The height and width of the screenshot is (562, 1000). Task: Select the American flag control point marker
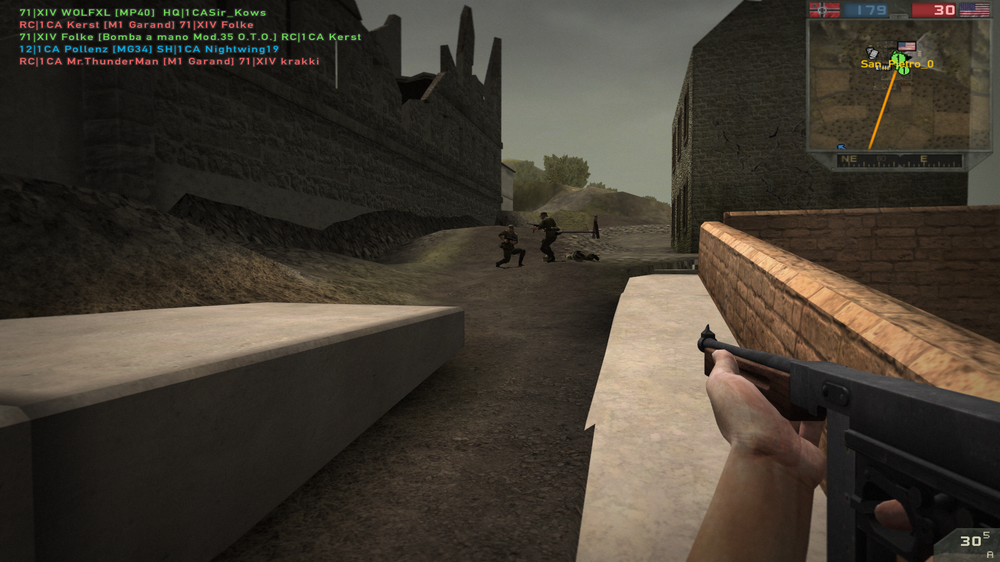click(x=907, y=46)
